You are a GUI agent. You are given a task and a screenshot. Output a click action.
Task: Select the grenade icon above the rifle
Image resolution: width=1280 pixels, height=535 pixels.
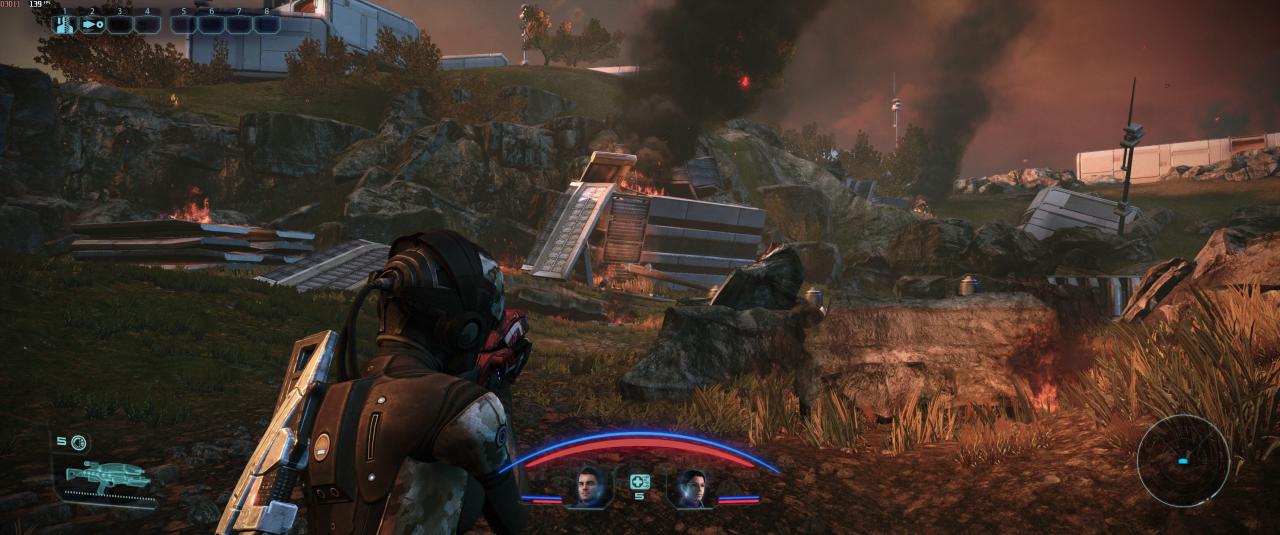[79, 442]
